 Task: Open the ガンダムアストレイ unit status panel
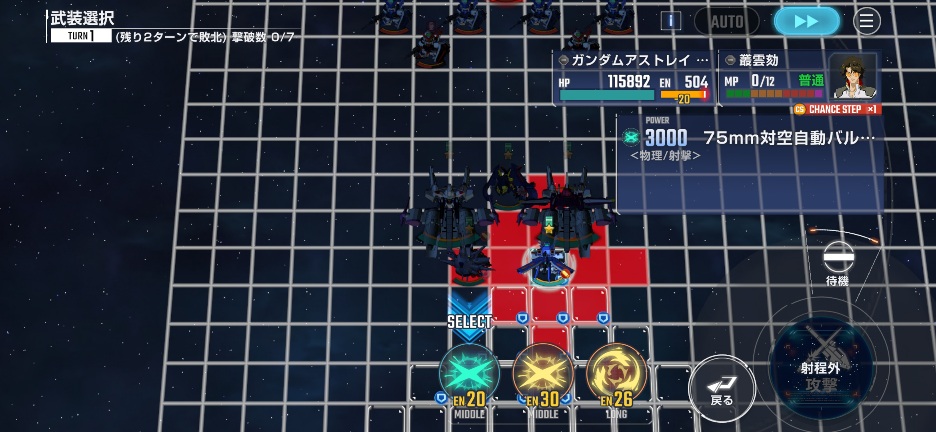pyautogui.click(x=633, y=78)
